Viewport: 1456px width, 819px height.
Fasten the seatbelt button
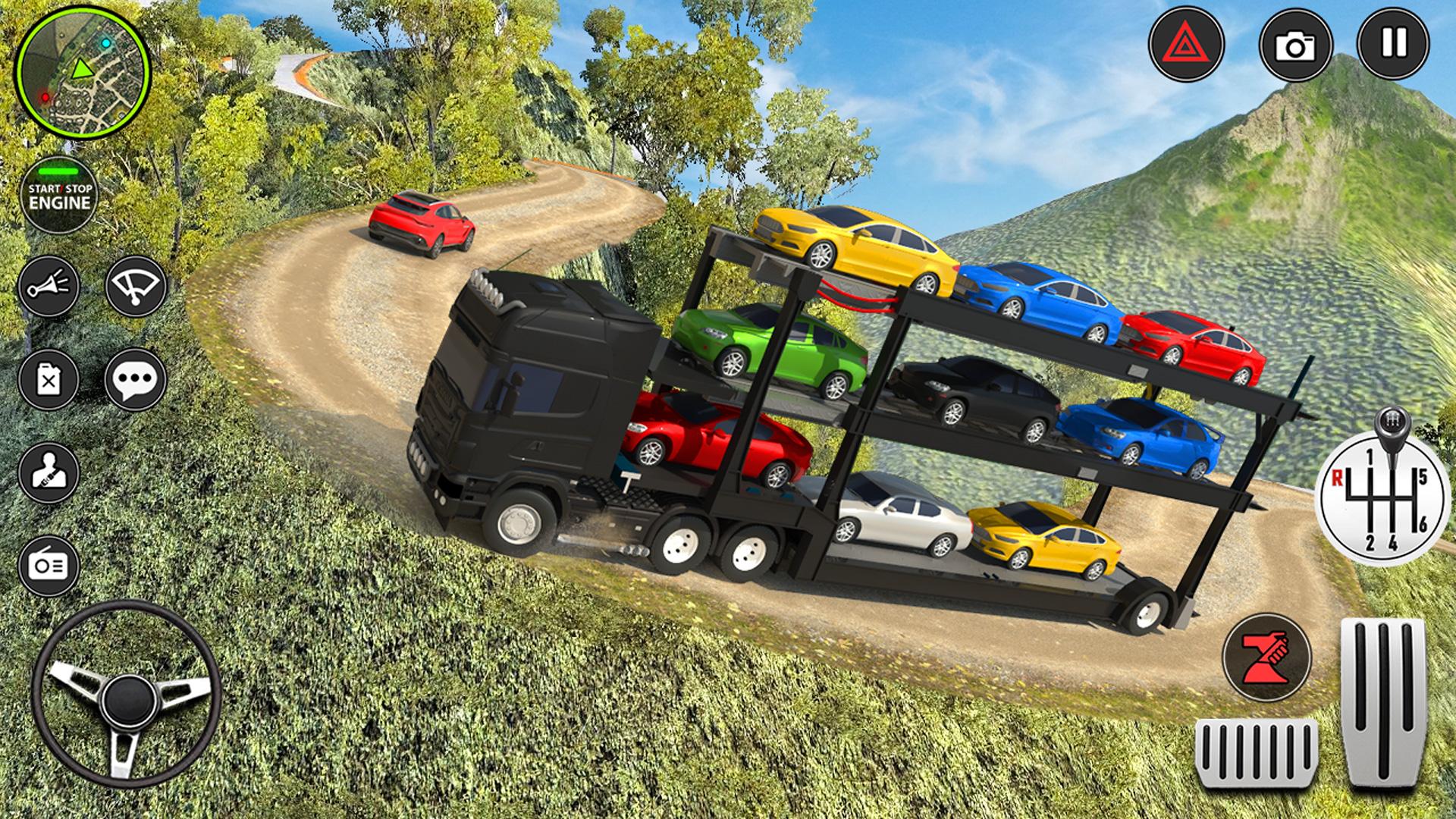tap(49, 473)
